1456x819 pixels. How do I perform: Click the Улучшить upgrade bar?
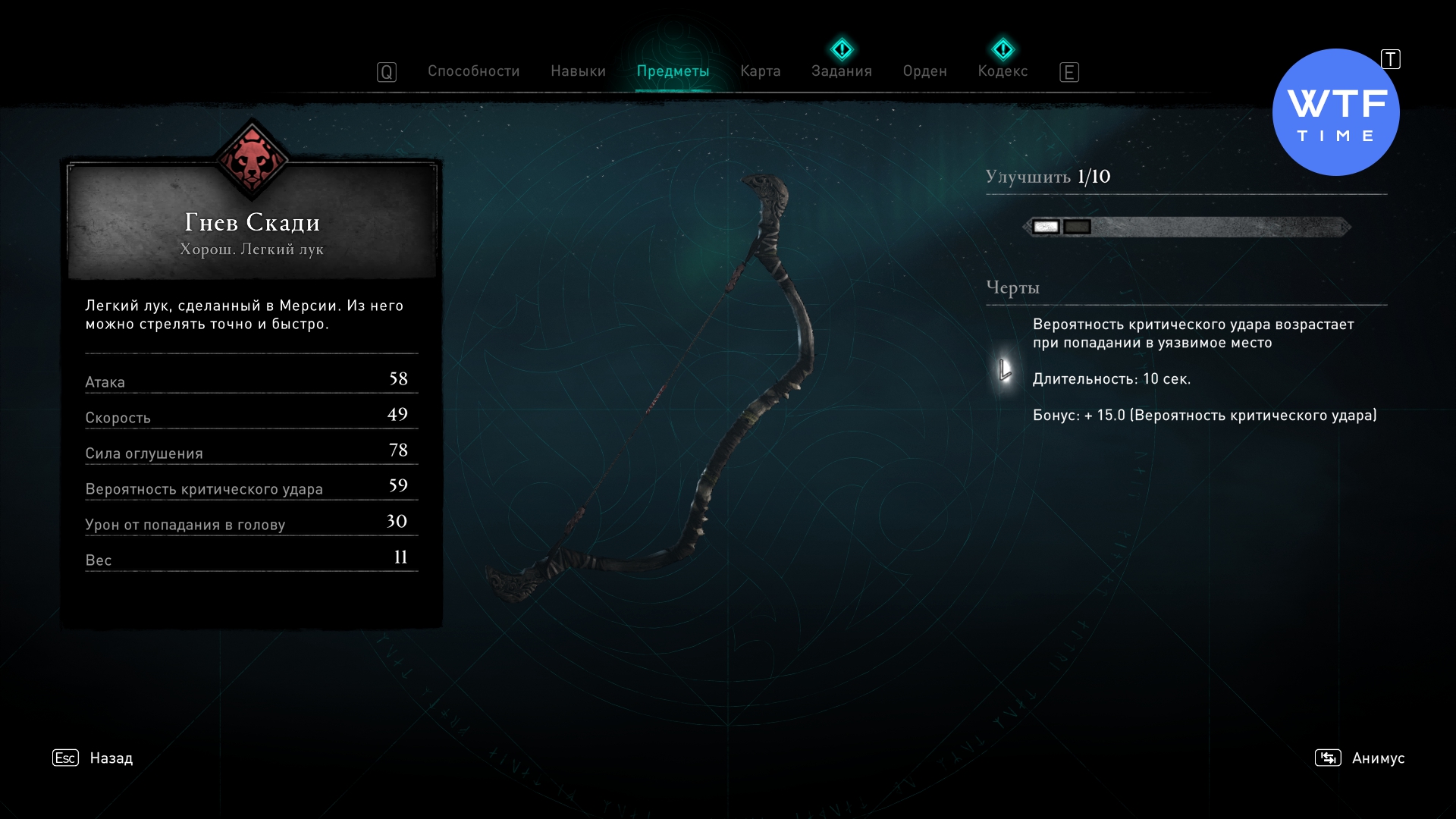coord(1187,227)
